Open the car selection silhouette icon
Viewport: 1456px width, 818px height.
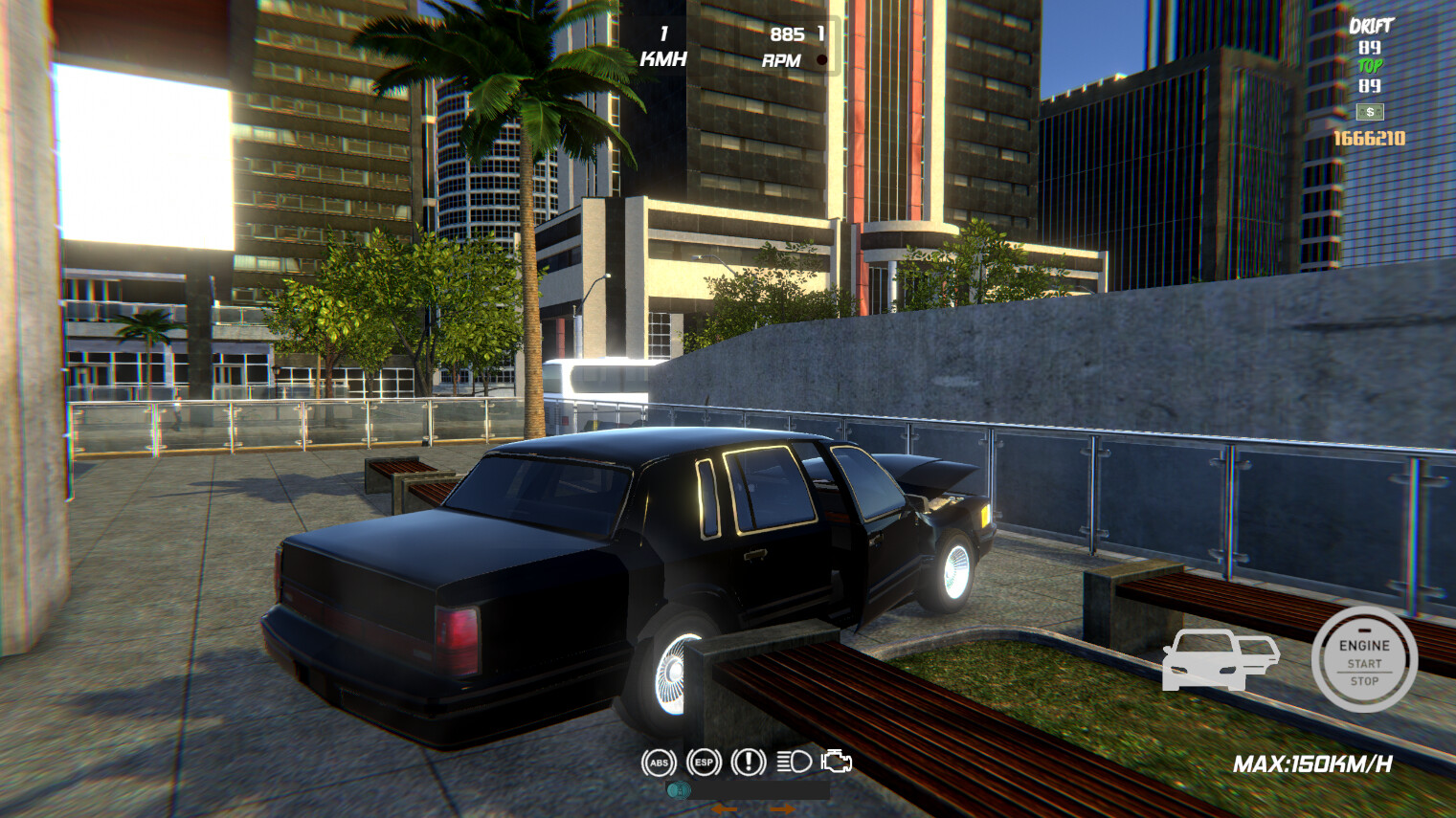click(1219, 661)
